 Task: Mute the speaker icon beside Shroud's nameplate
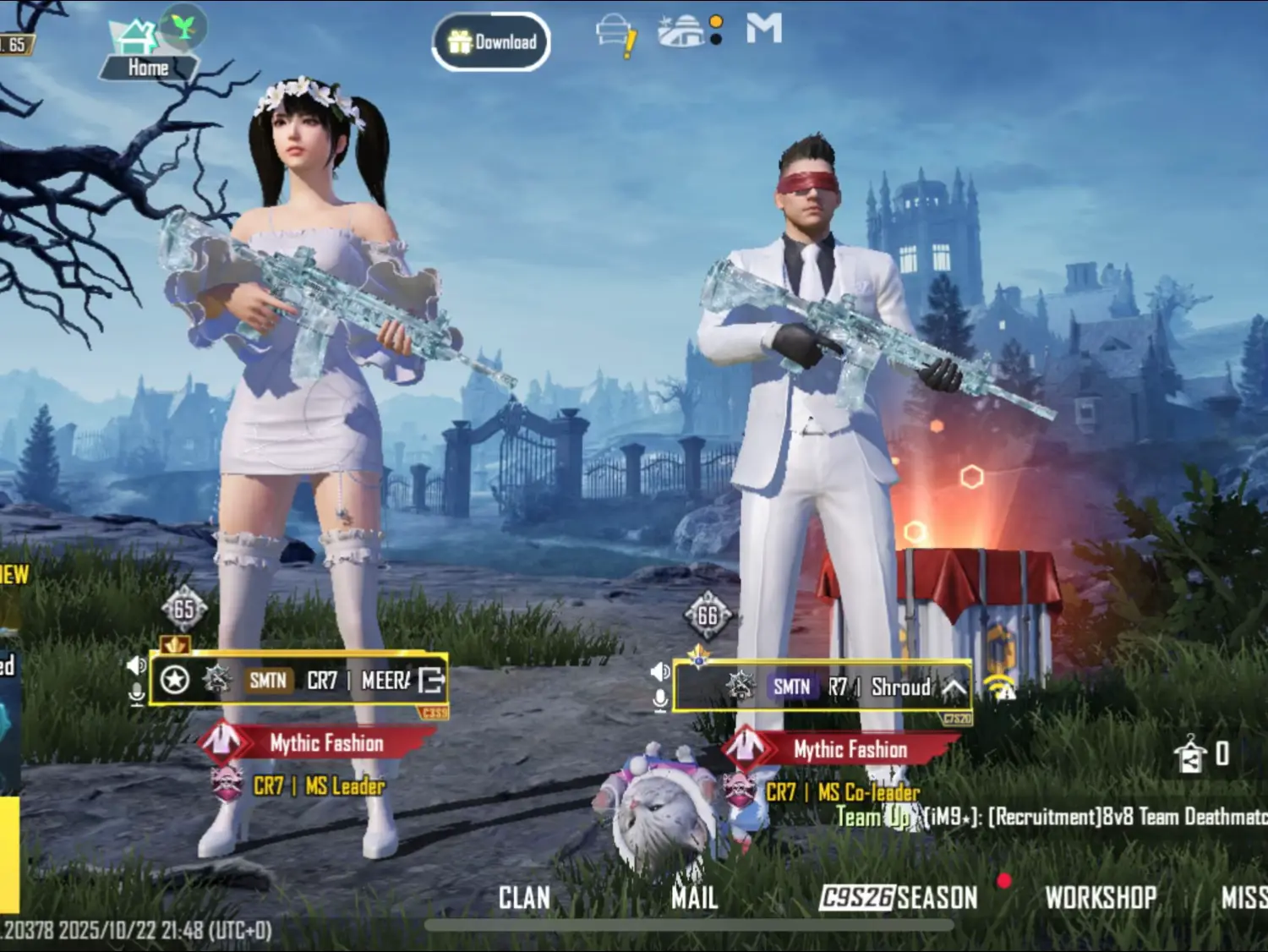659,673
